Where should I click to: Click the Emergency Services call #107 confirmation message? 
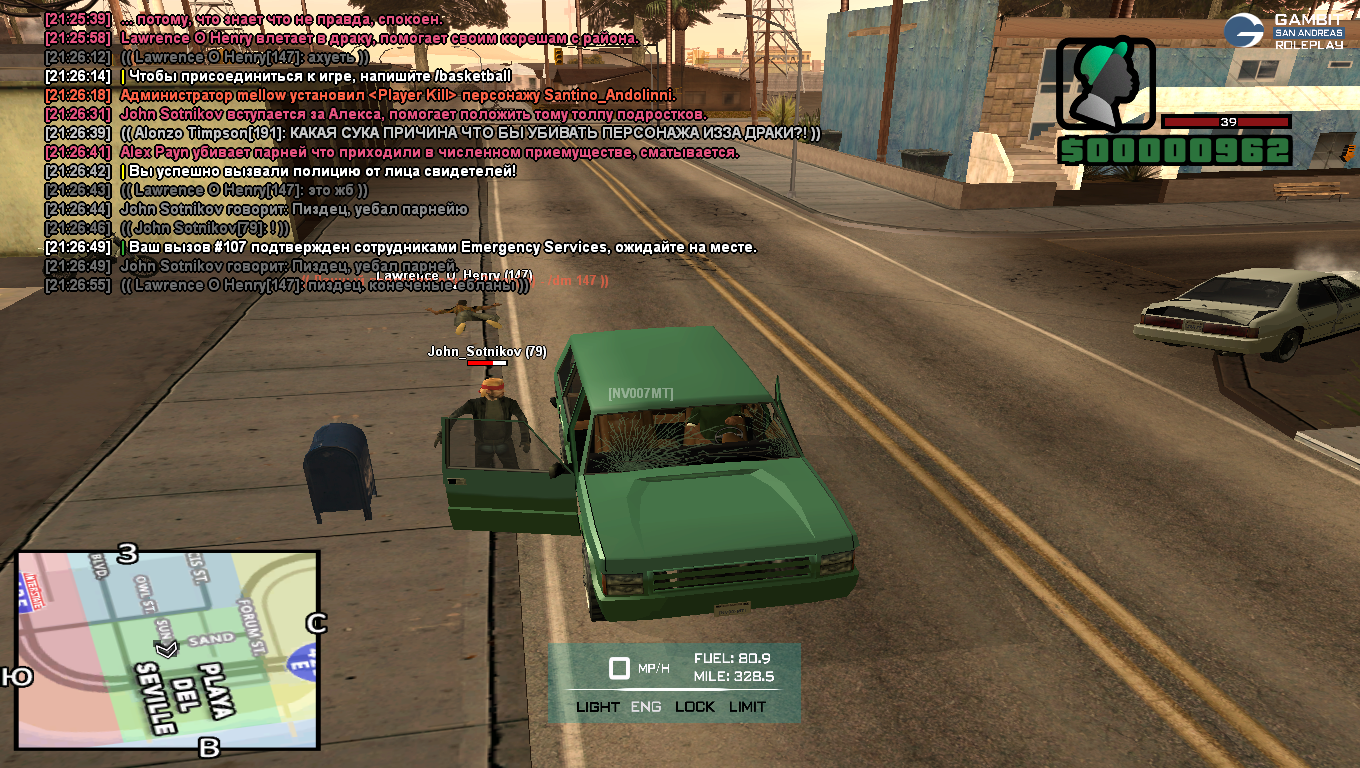click(x=442, y=247)
